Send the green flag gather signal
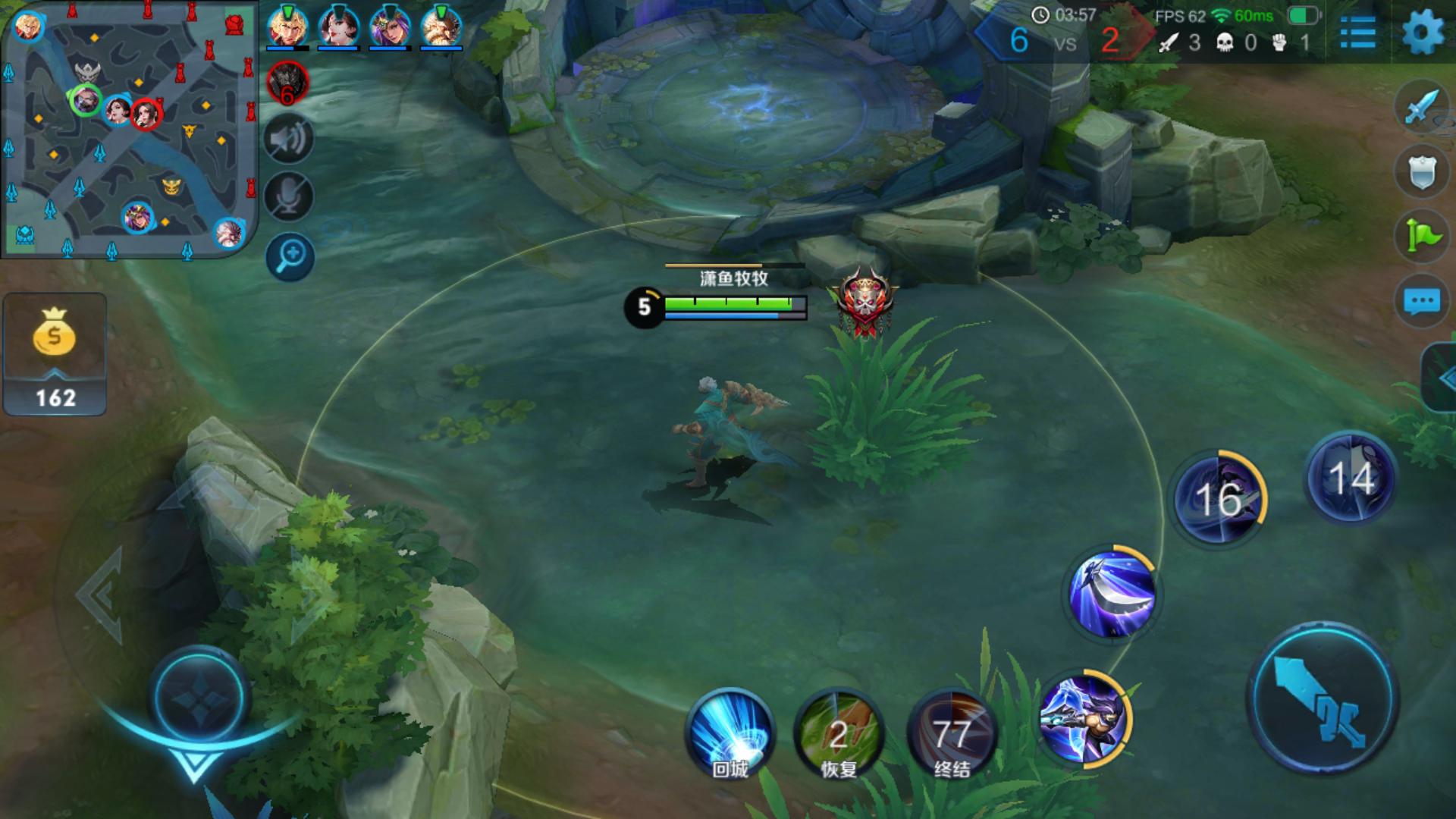 (x=1421, y=236)
